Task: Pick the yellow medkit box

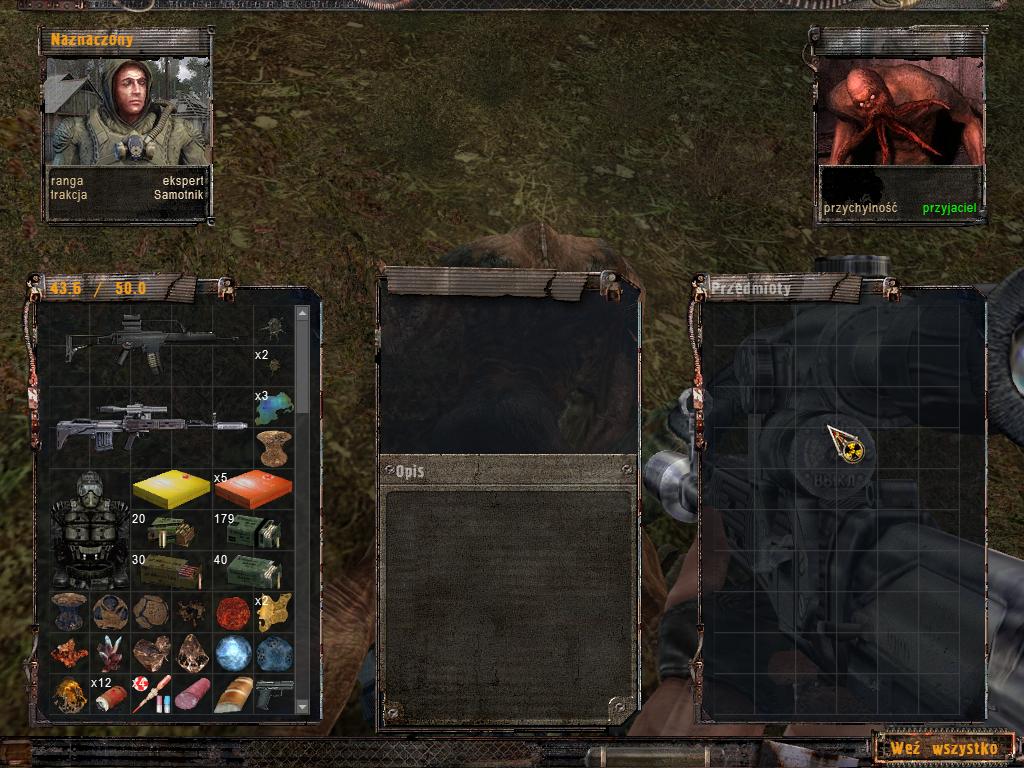Action: [170, 489]
